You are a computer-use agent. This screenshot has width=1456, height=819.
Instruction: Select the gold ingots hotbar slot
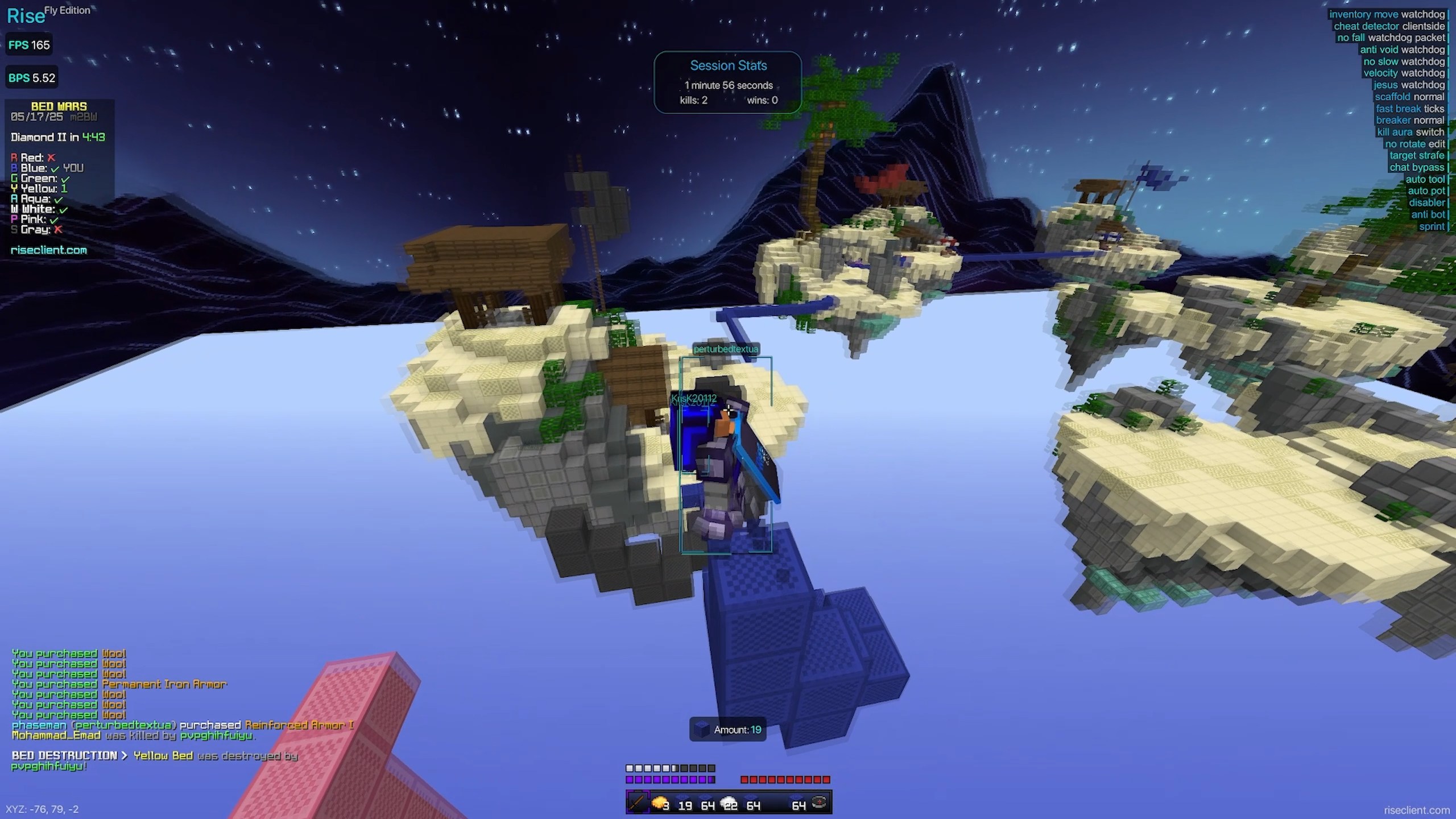660,803
